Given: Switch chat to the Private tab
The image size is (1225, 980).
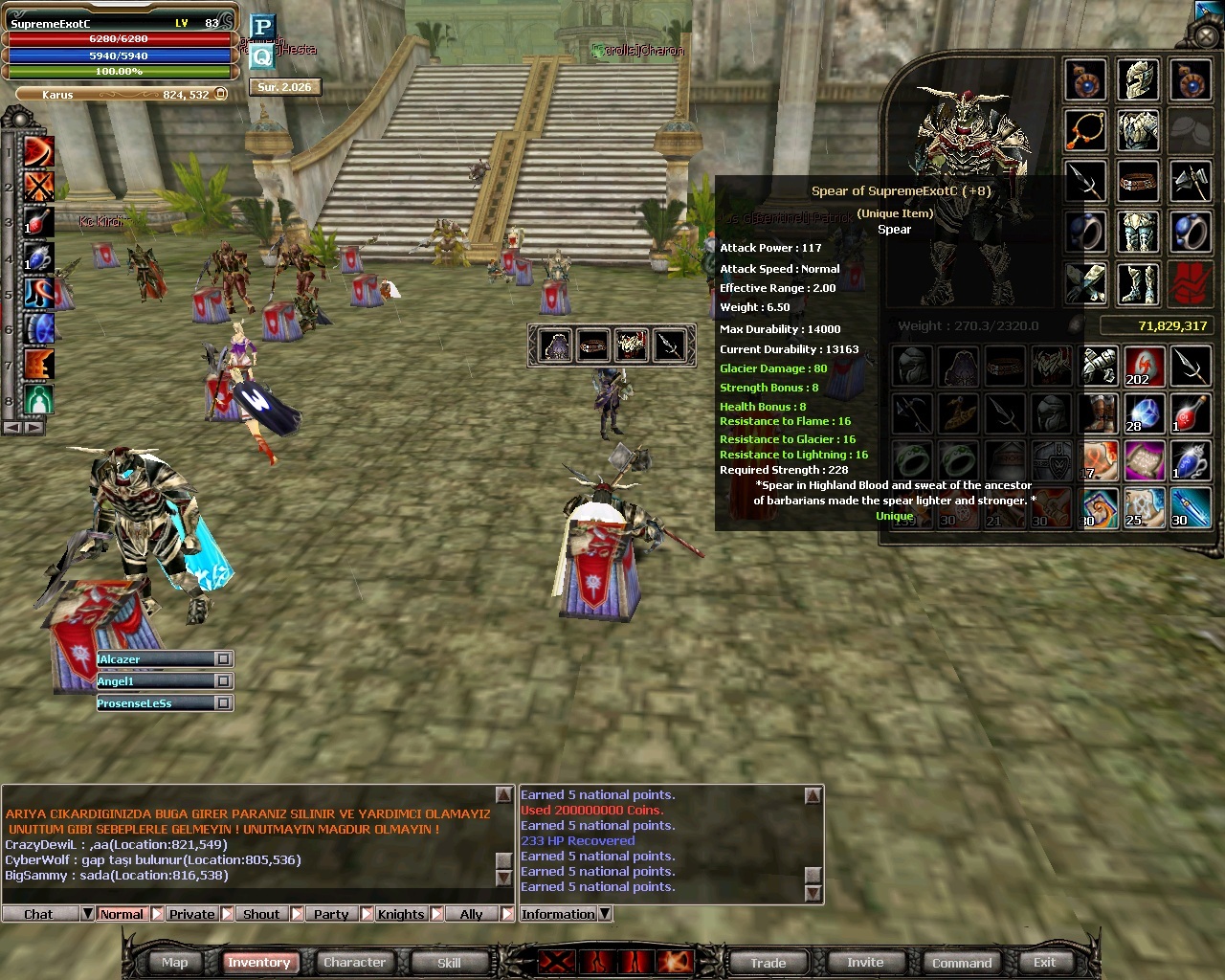Looking at the screenshot, I should 191,914.
